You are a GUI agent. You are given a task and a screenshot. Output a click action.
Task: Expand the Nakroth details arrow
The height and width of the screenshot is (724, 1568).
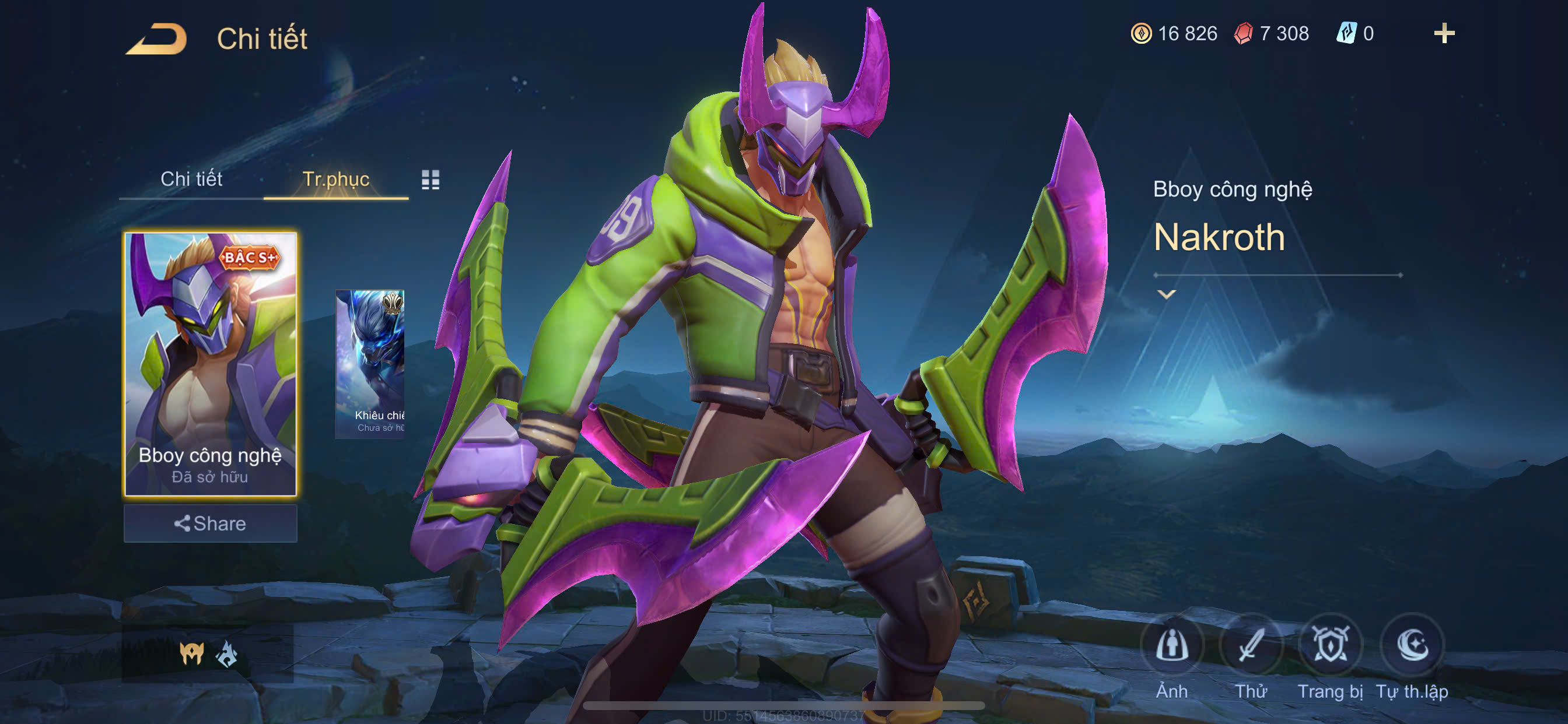tap(1165, 294)
